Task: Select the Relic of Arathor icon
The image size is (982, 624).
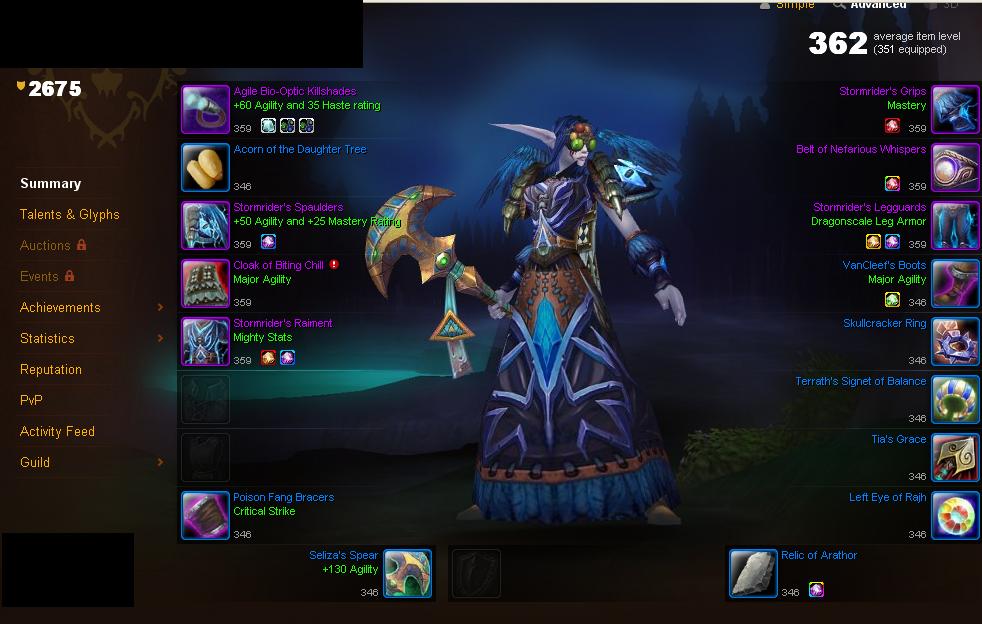Action: [753, 574]
